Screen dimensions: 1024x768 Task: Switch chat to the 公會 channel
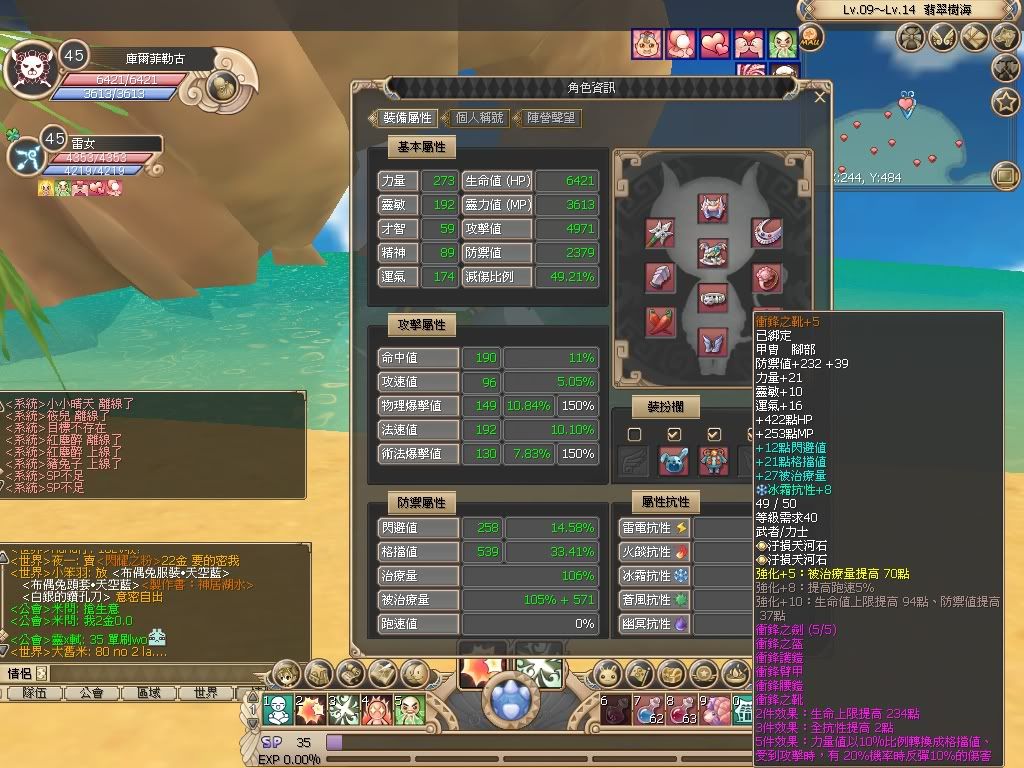coord(91,692)
